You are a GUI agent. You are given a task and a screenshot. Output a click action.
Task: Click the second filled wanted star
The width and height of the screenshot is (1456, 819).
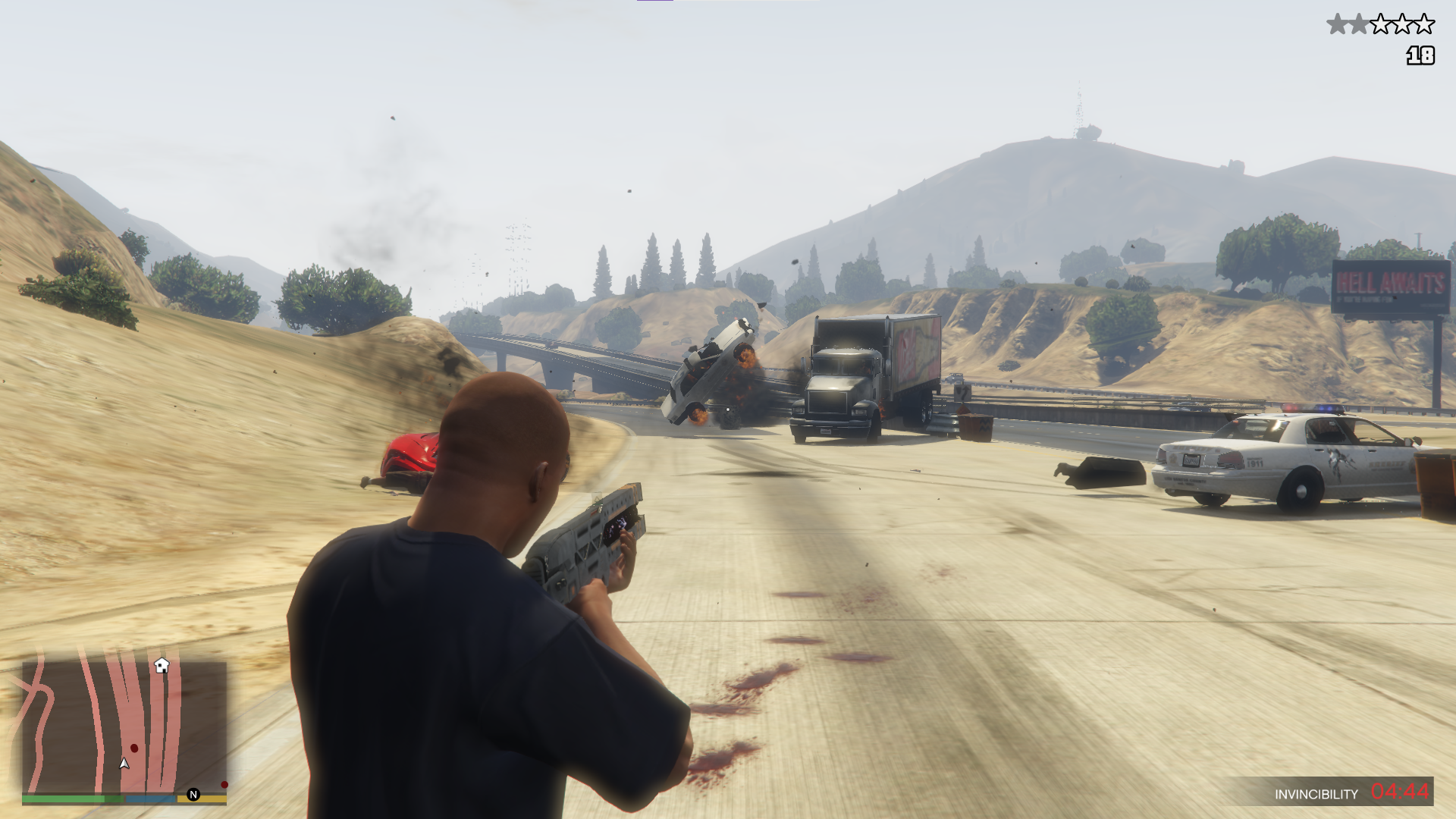1359,24
